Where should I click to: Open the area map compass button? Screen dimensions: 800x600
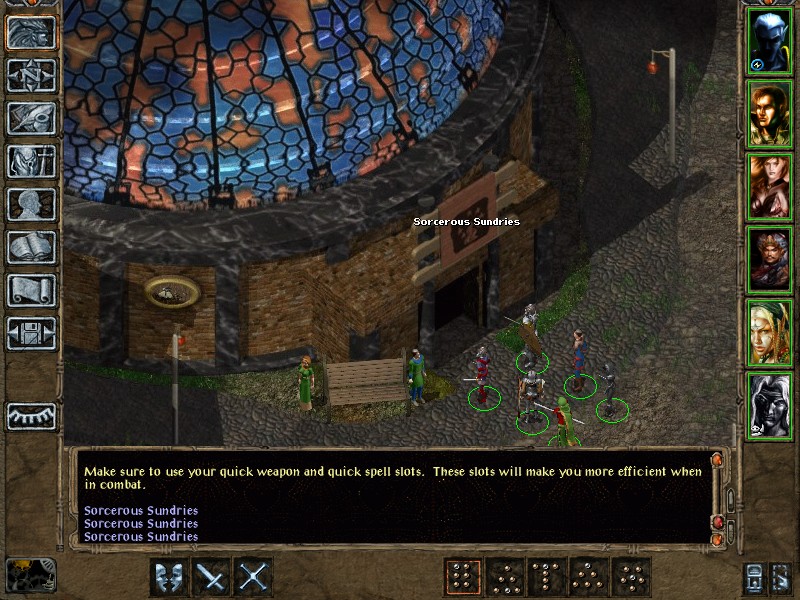tap(32, 76)
